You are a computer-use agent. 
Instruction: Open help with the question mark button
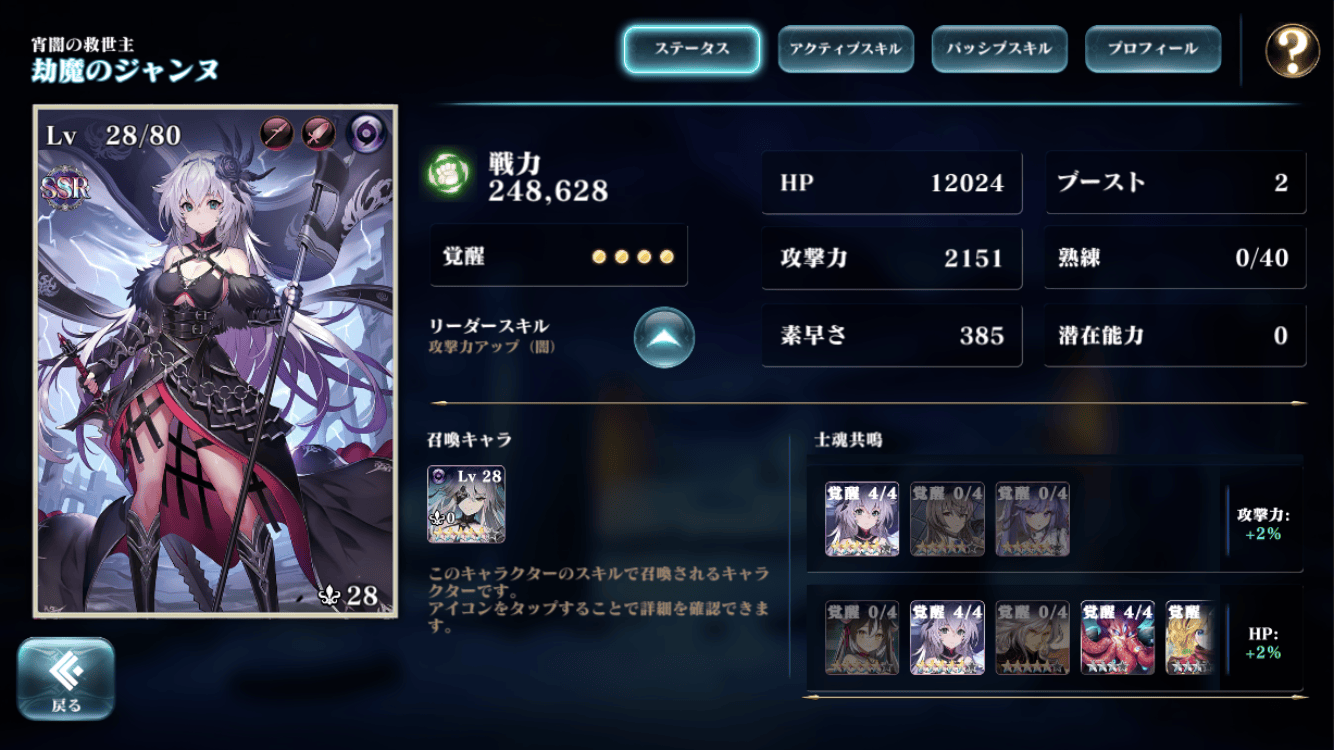click(x=1292, y=50)
